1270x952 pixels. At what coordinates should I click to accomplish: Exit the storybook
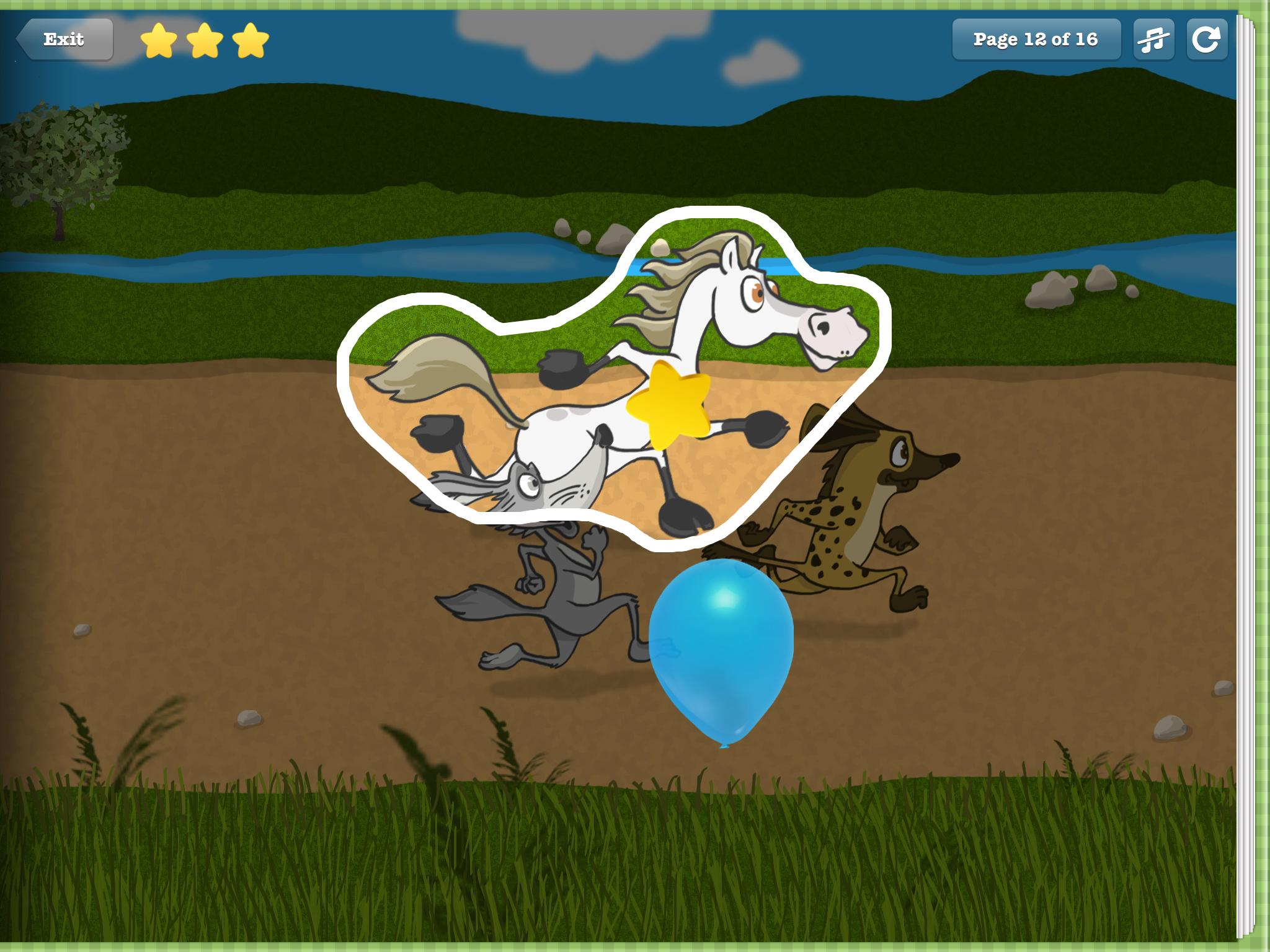pos(64,40)
